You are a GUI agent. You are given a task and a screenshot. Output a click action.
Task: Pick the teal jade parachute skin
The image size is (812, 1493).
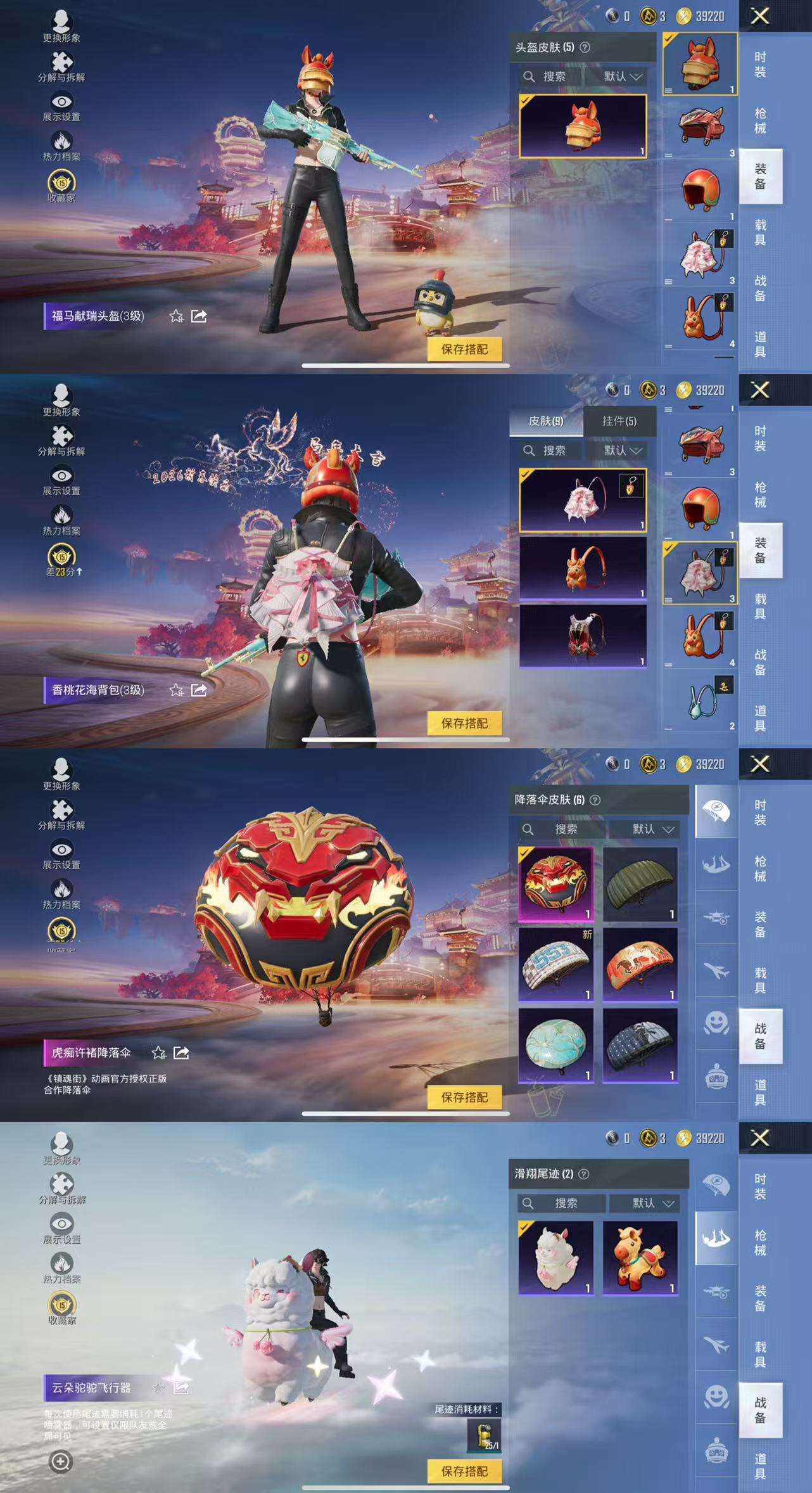click(556, 1045)
